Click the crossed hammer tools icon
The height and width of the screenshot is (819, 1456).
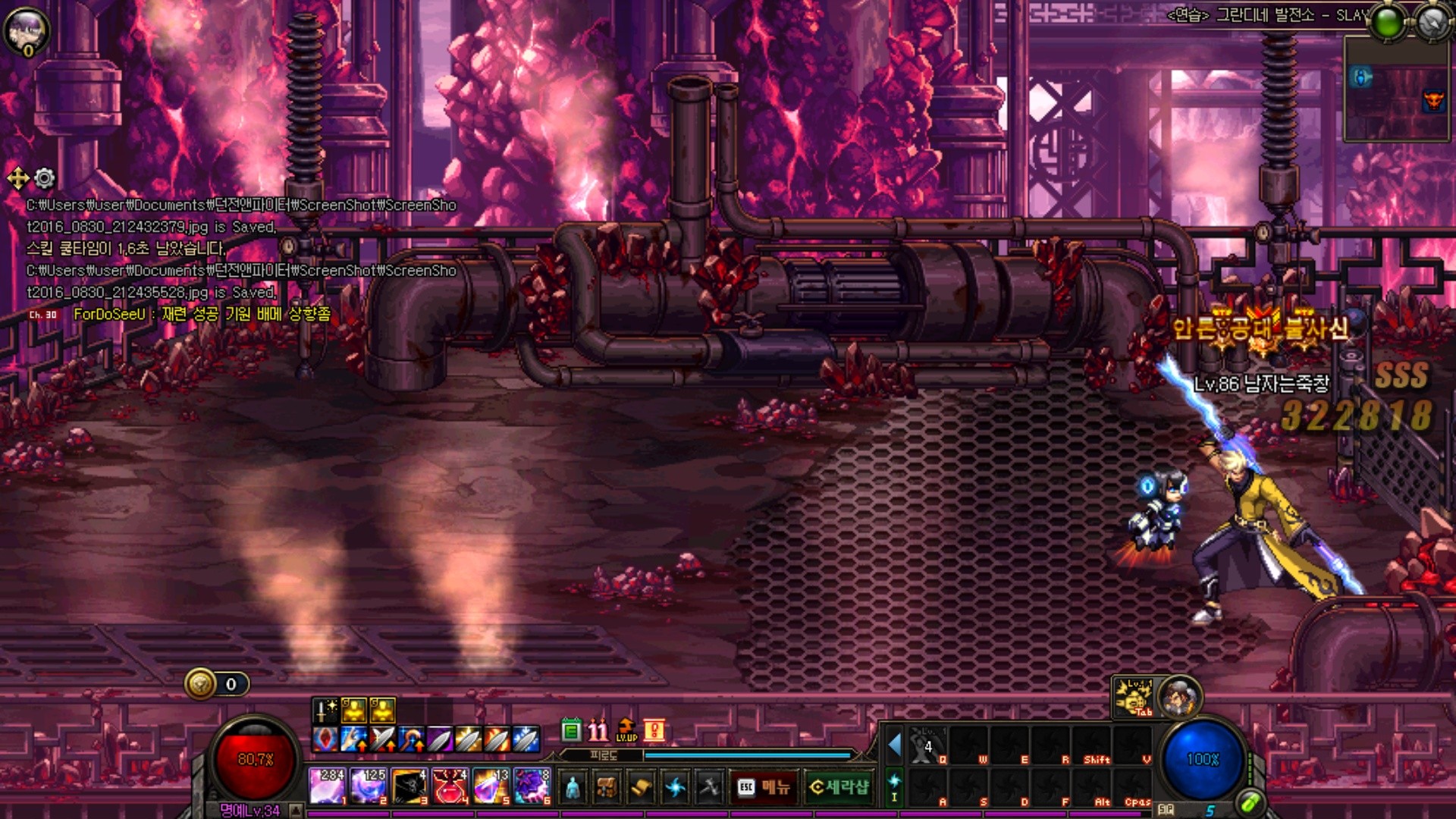(x=709, y=787)
